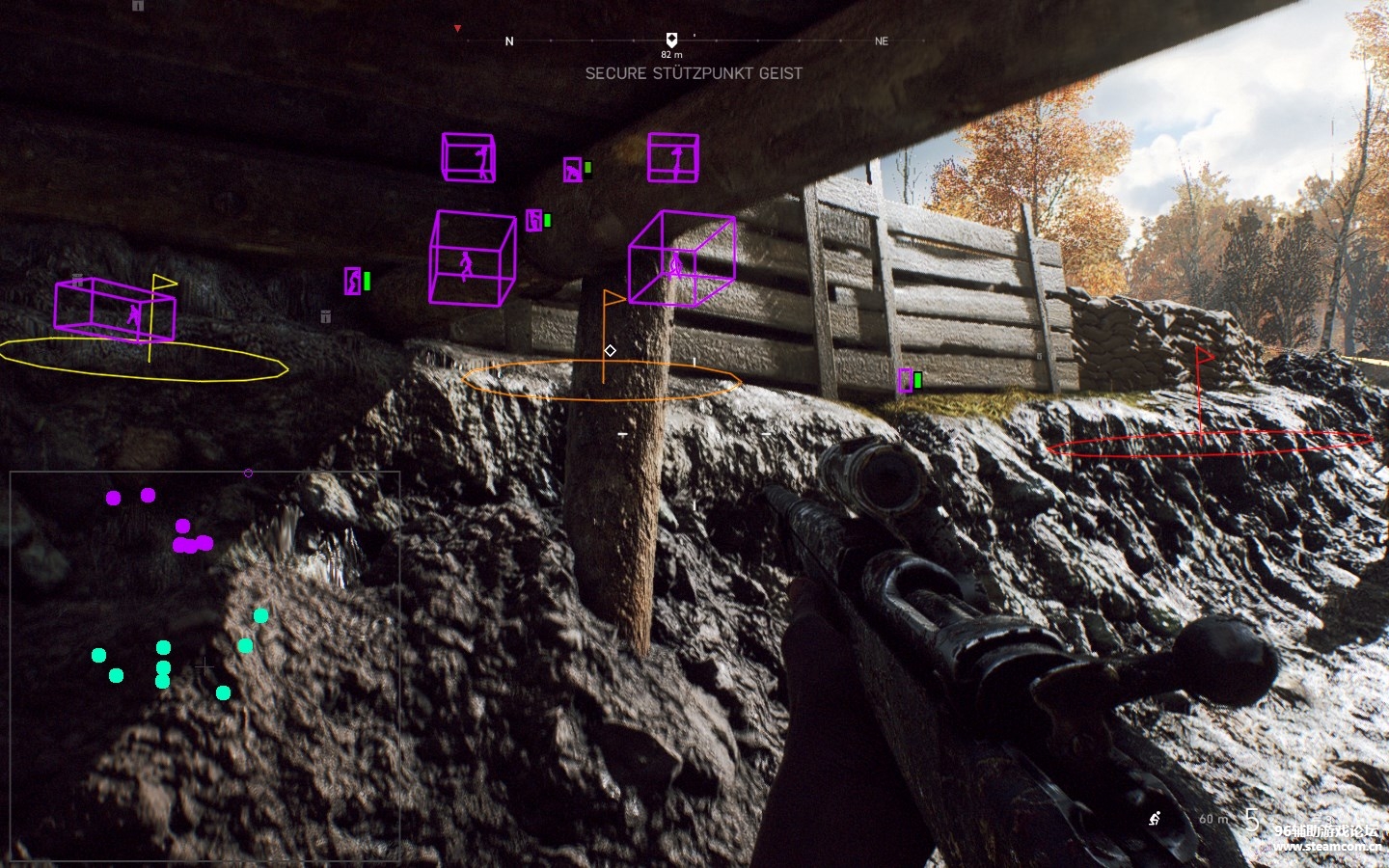Click the soldier stance icon
Image resolution: width=1389 pixels, height=868 pixels.
click(x=1155, y=819)
